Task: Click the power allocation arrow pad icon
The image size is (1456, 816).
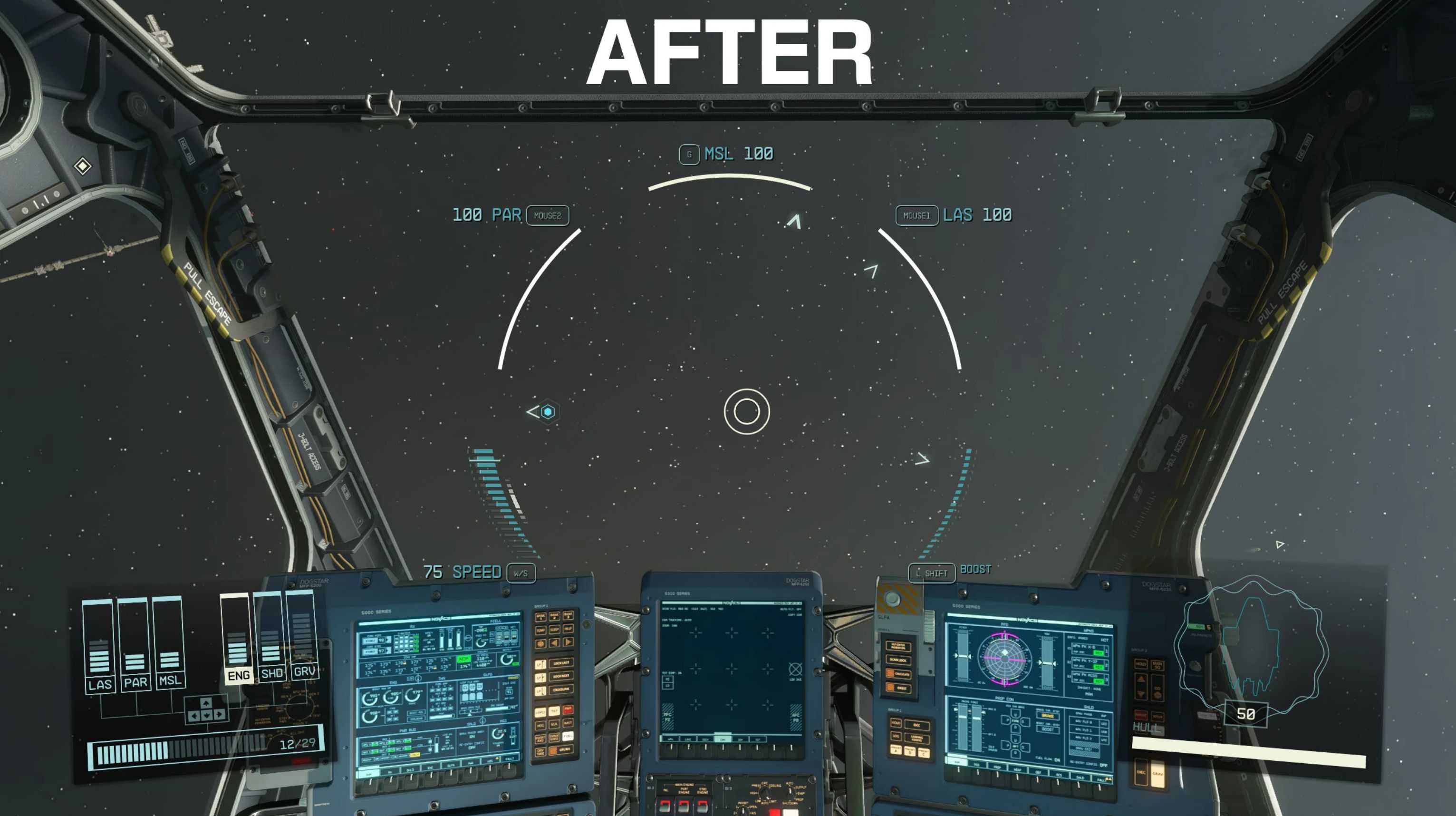Action: click(206, 709)
